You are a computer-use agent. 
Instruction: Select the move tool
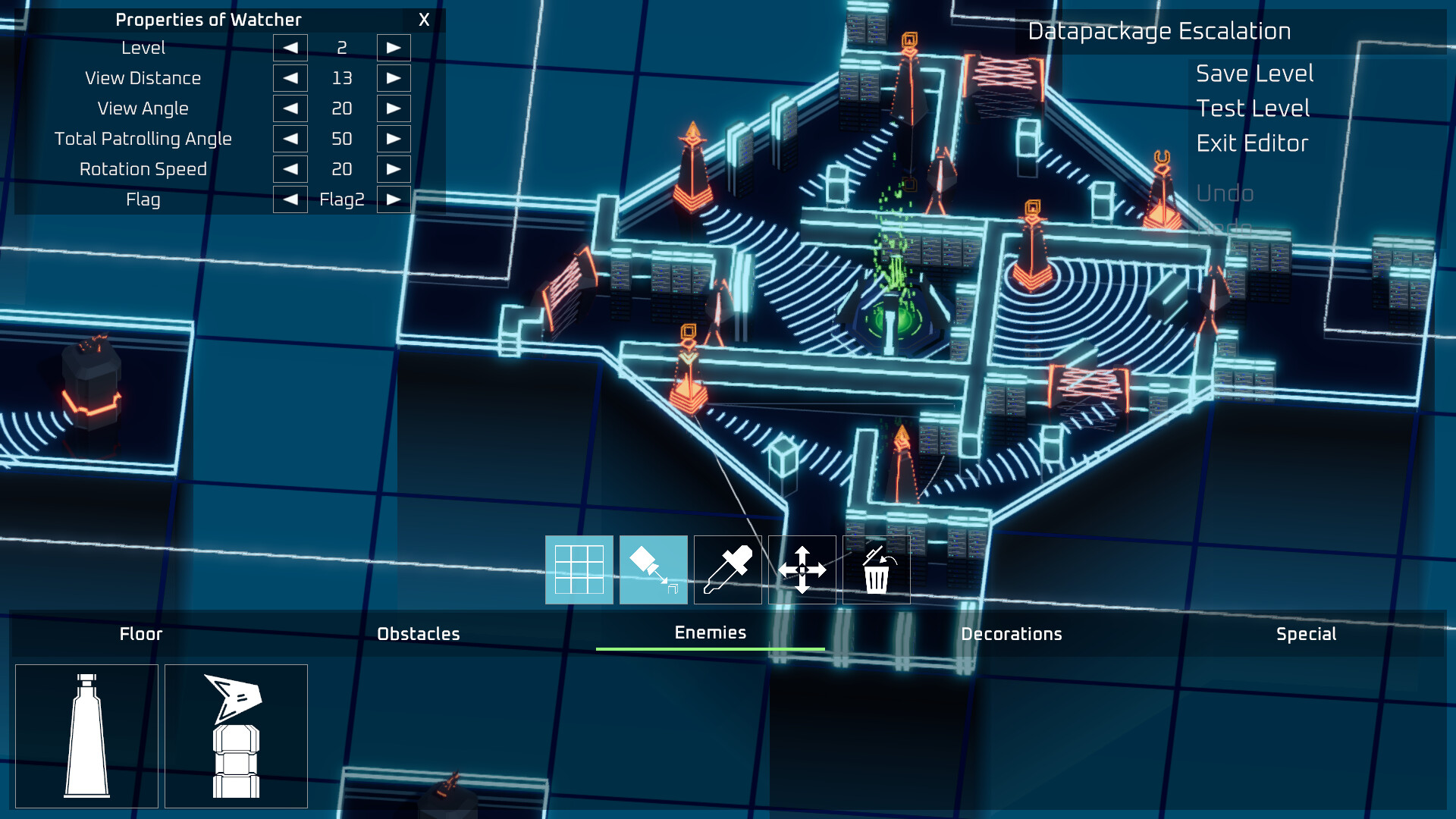point(802,570)
